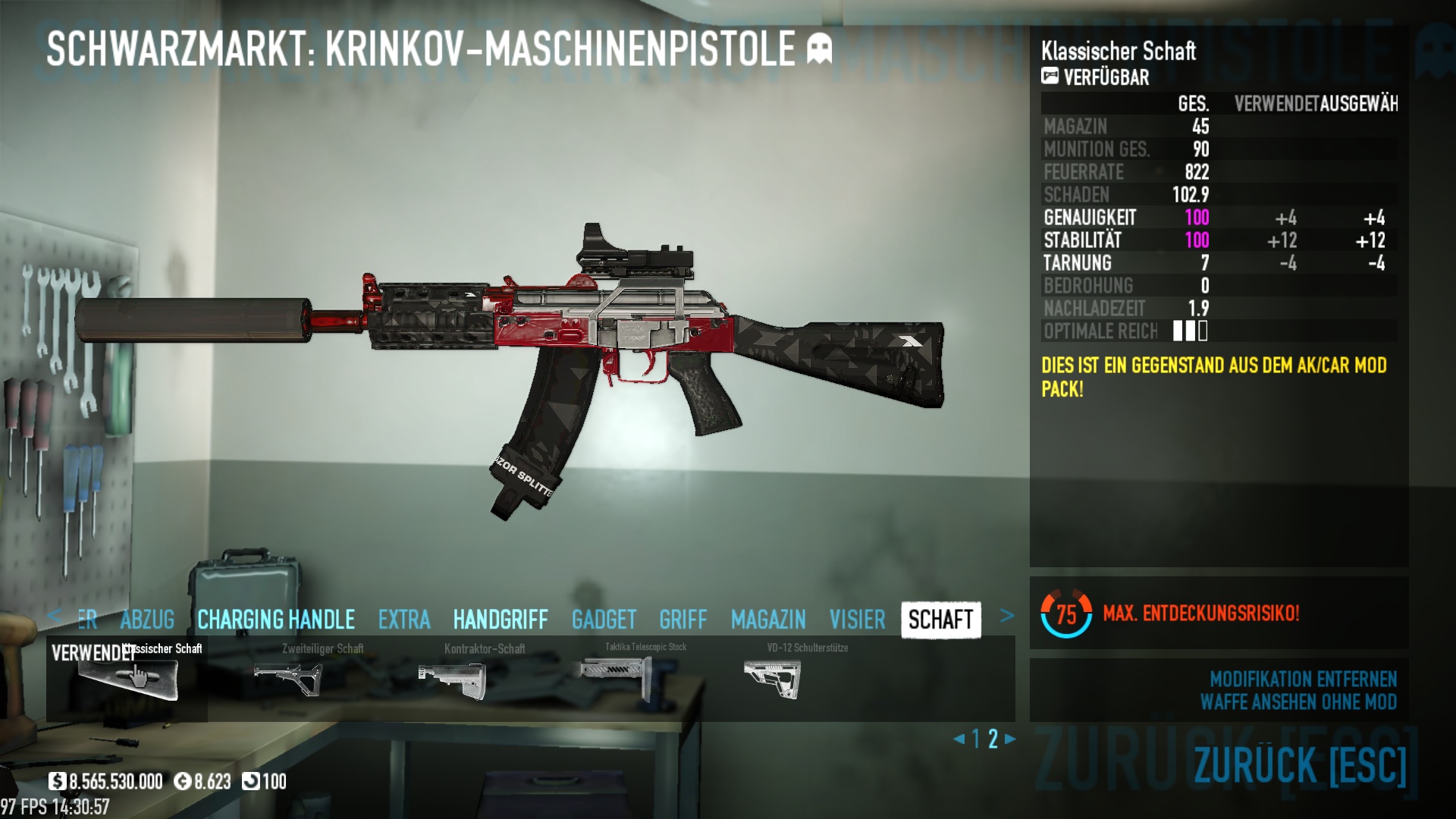Choose the Griff category tab

tap(682, 620)
